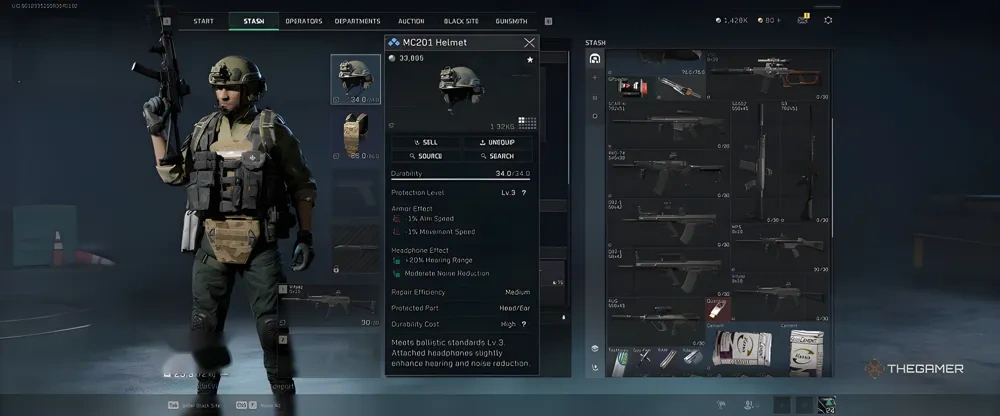Sell the MC201 Helmet
This screenshot has height=416, width=1000.
[x=427, y=142]
